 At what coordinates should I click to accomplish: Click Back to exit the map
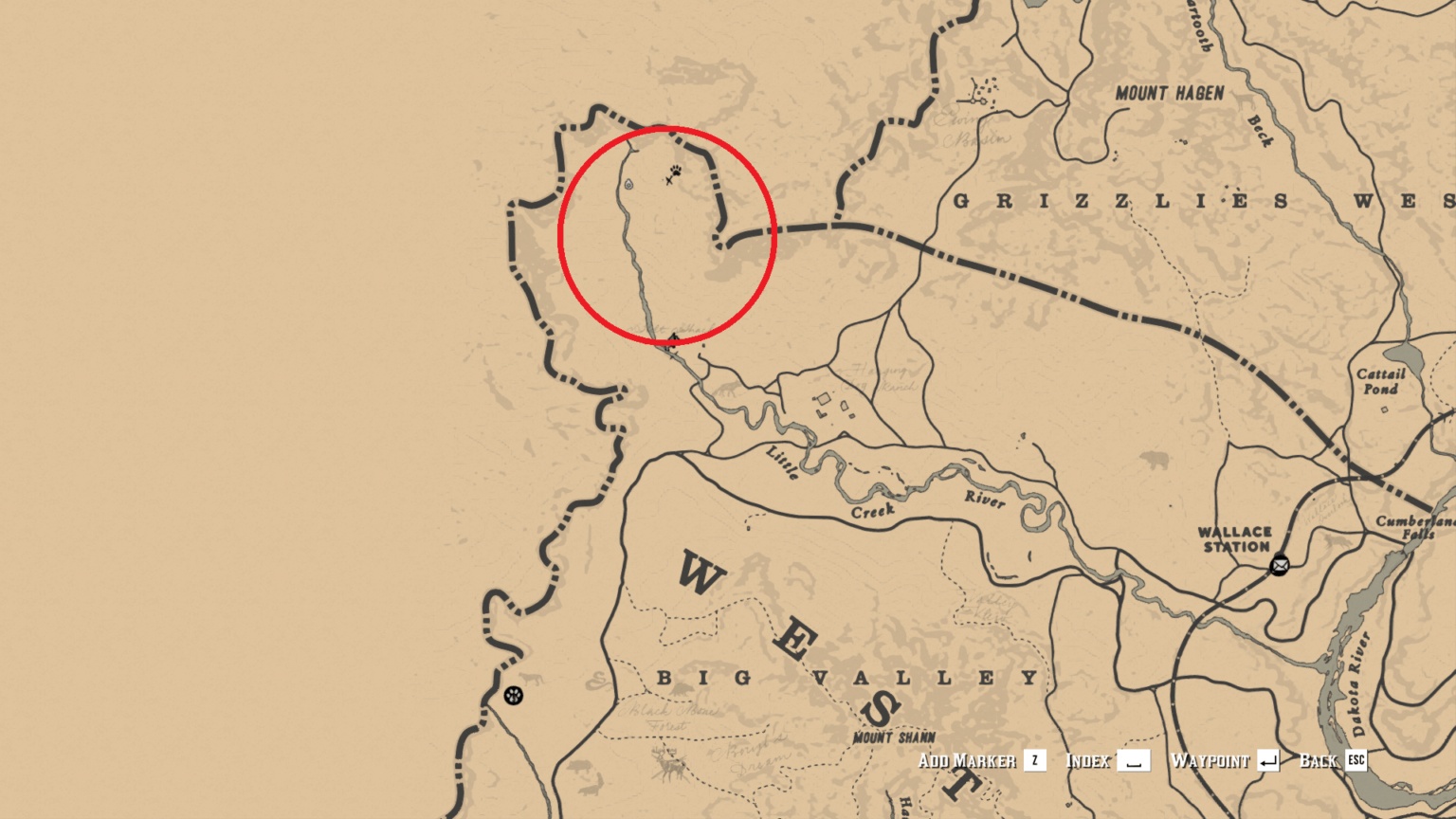[x=1319, y=760]
